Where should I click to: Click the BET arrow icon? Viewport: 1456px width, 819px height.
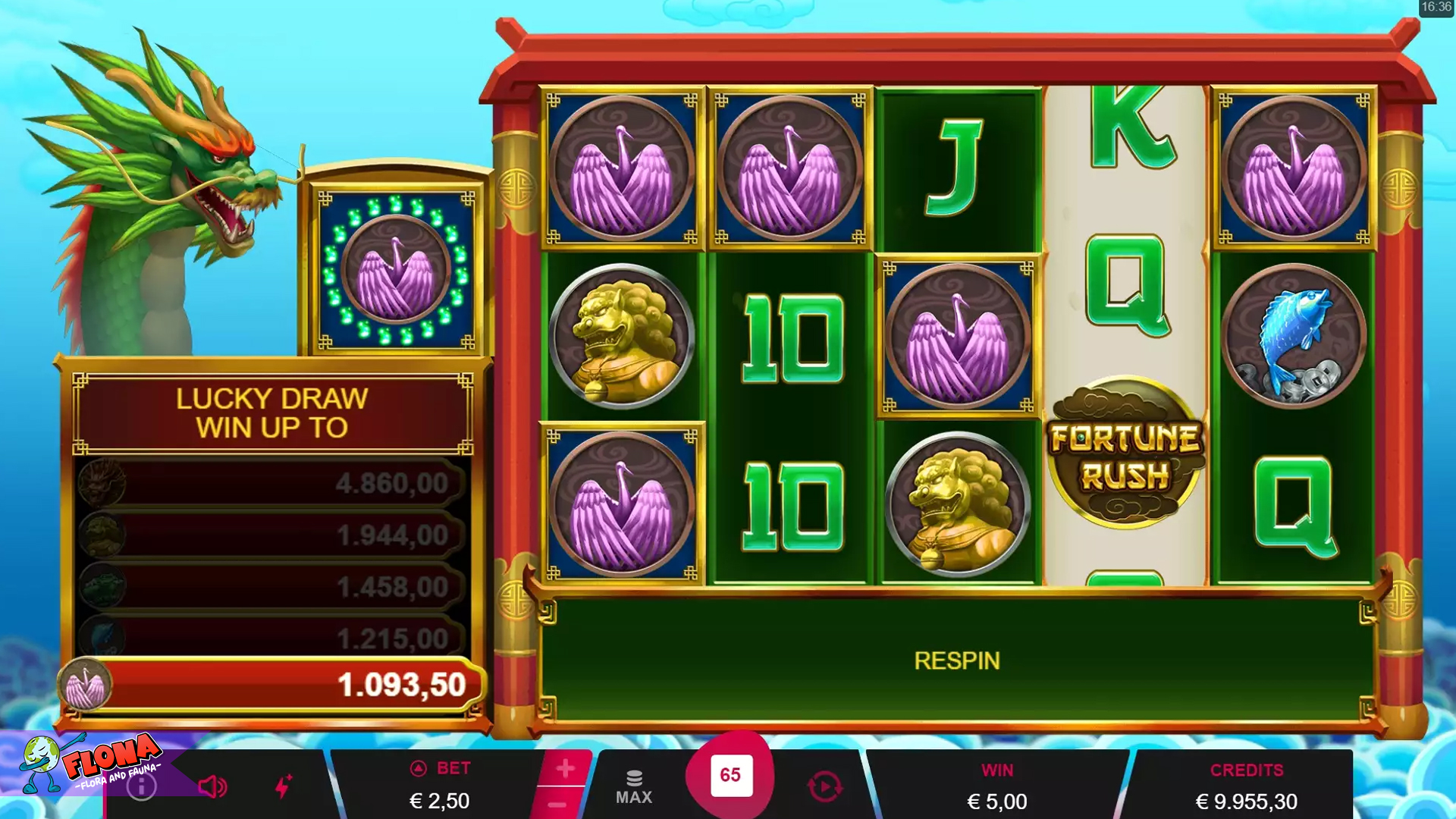coord(418,768)
